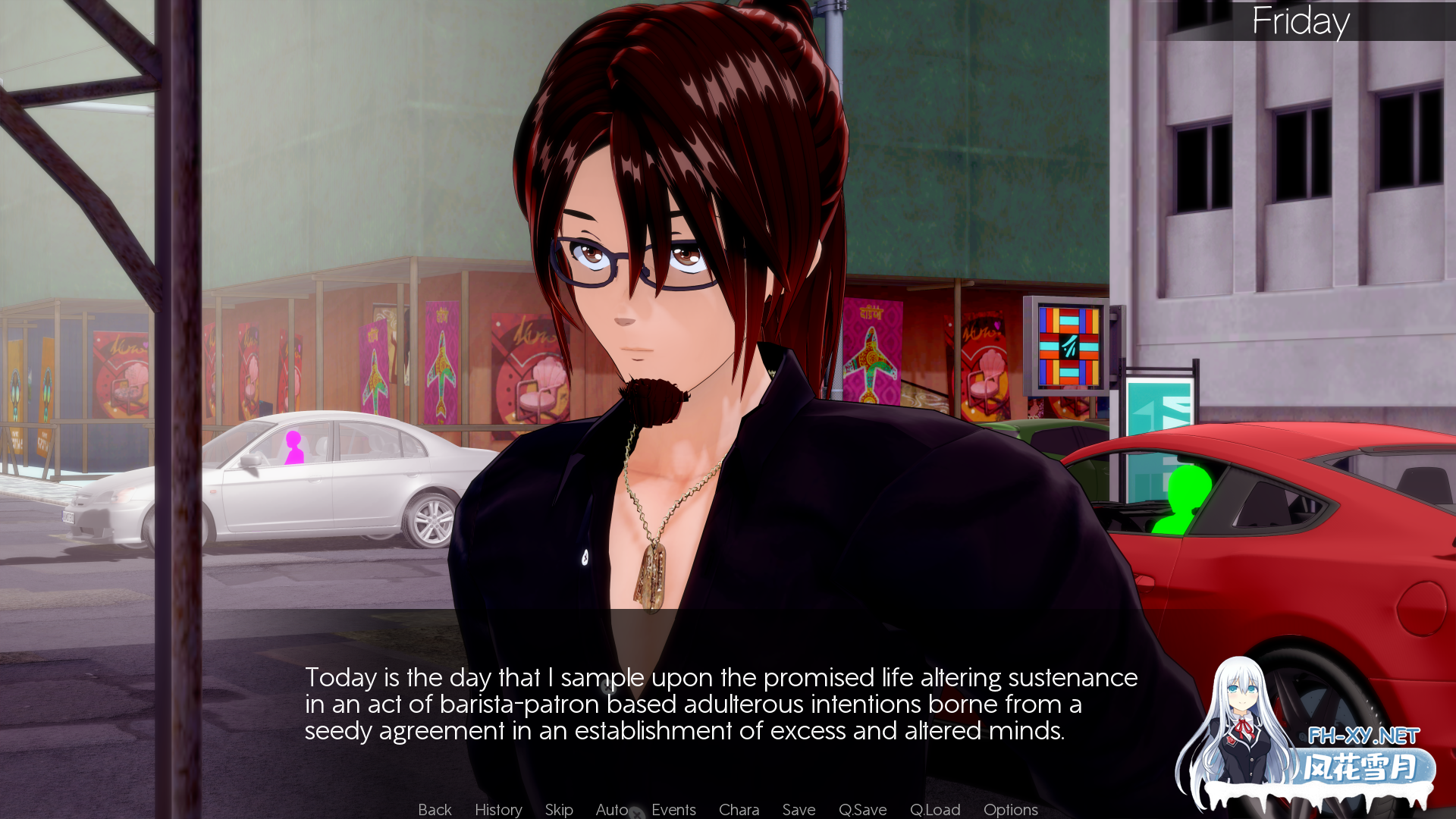
Task: Open the Events gallery
Action: (x=673, y=809)
